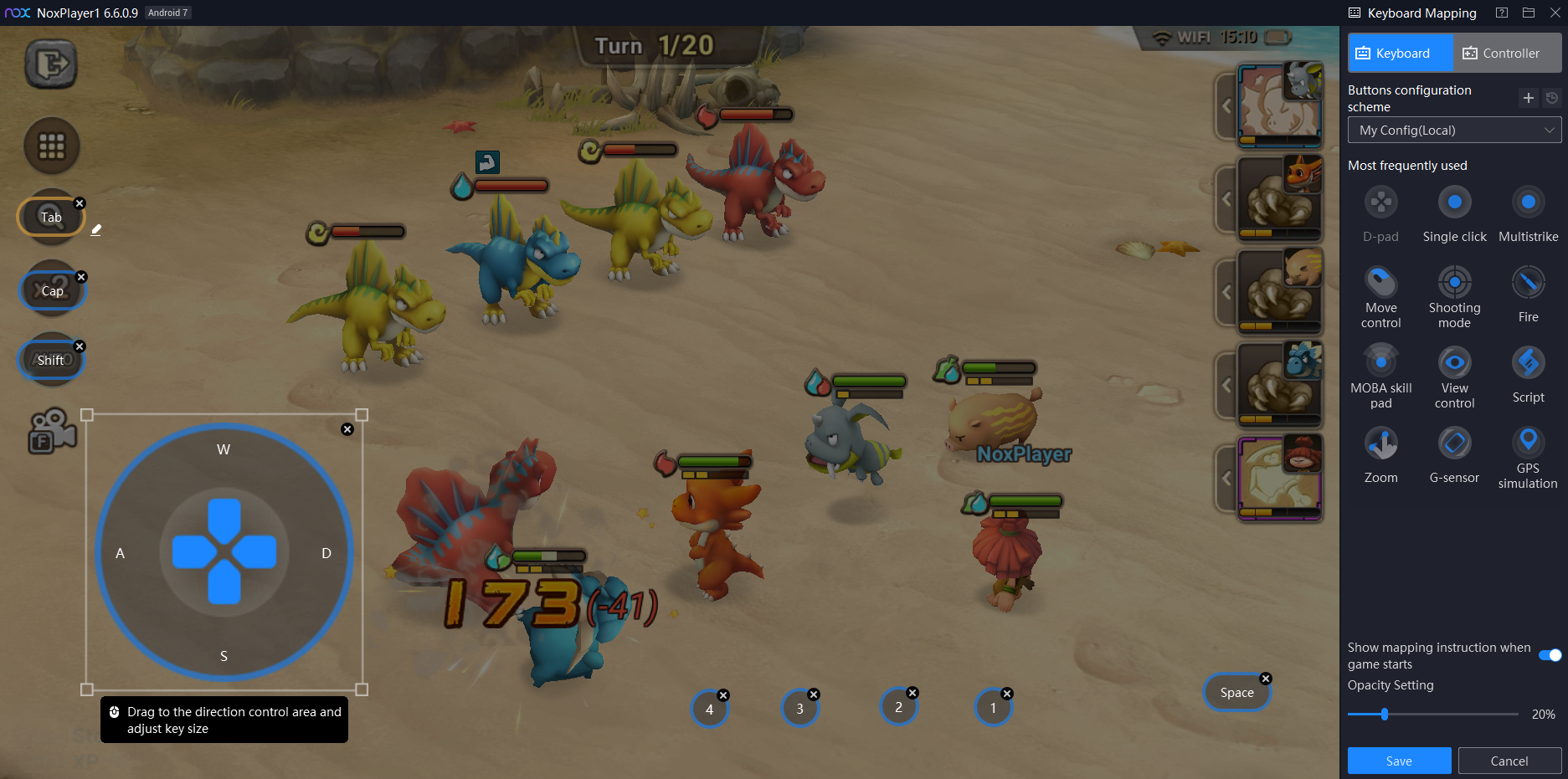Switch to the Keyboard tab
Viewport: 1568px width, 779px height.
[1401, 54]
